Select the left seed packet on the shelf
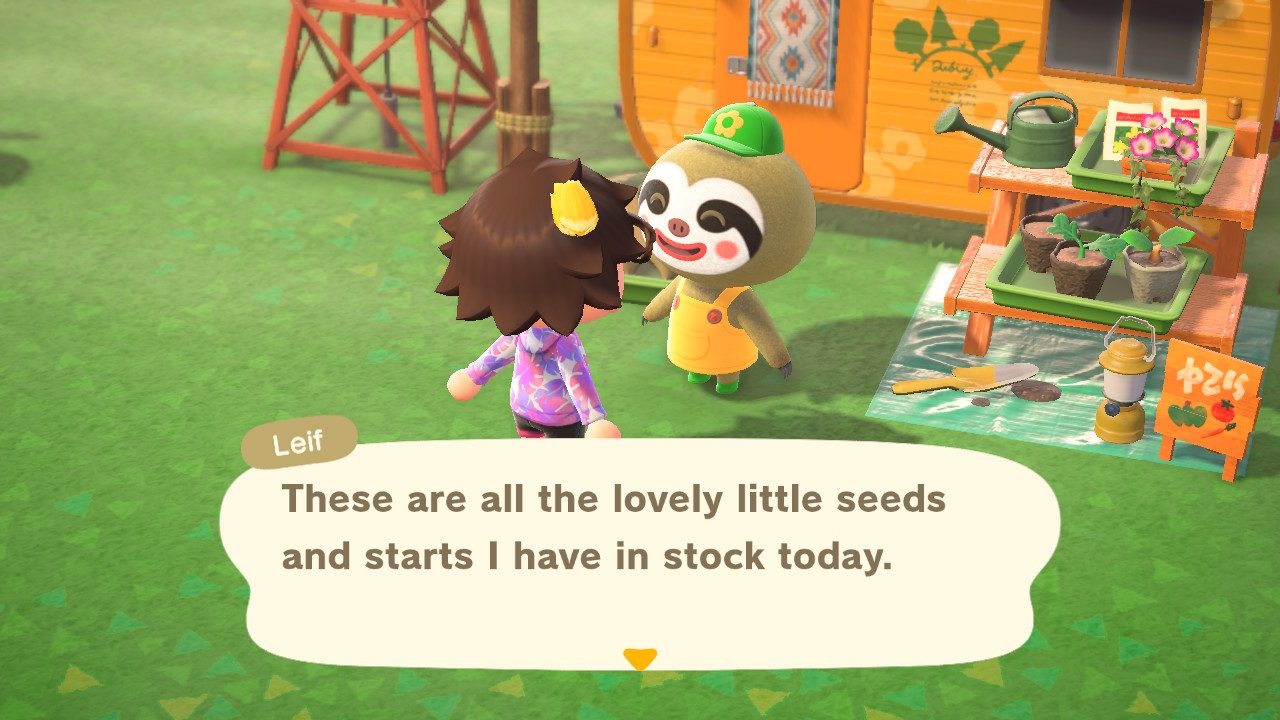This screenshot has height=720, width=1280. point(1122,126)
